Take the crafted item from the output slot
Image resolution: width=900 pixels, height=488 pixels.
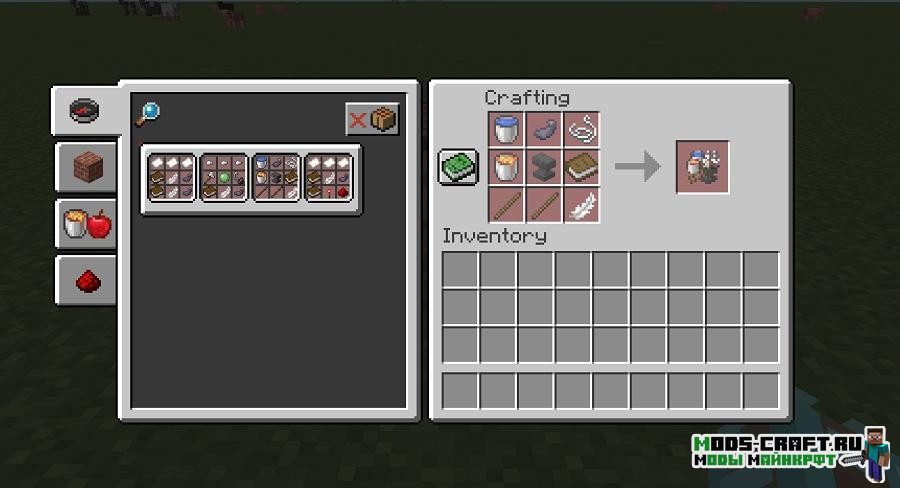tap(703, 167)
